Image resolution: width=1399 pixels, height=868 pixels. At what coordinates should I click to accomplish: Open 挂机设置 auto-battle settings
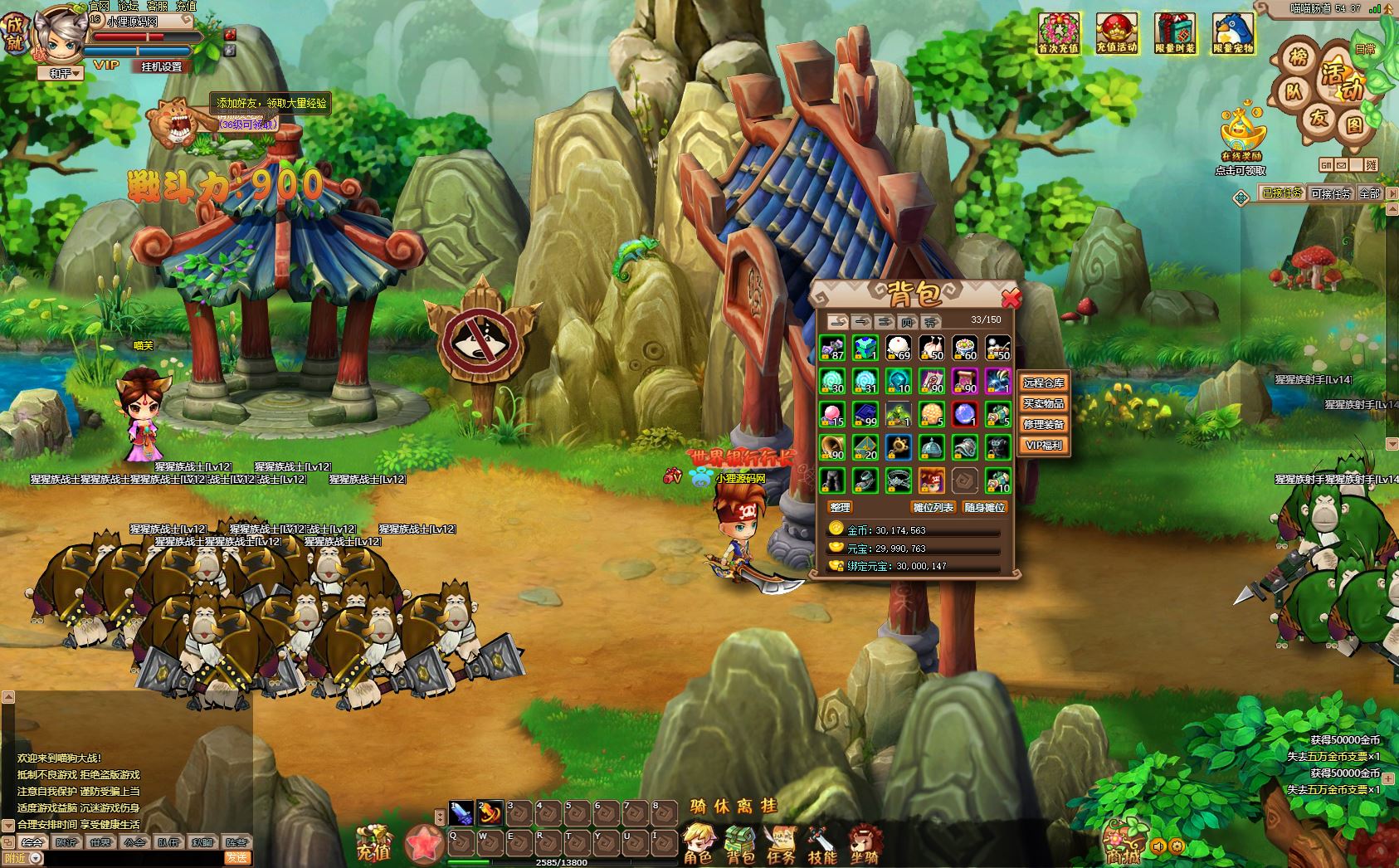click(161, 66)
